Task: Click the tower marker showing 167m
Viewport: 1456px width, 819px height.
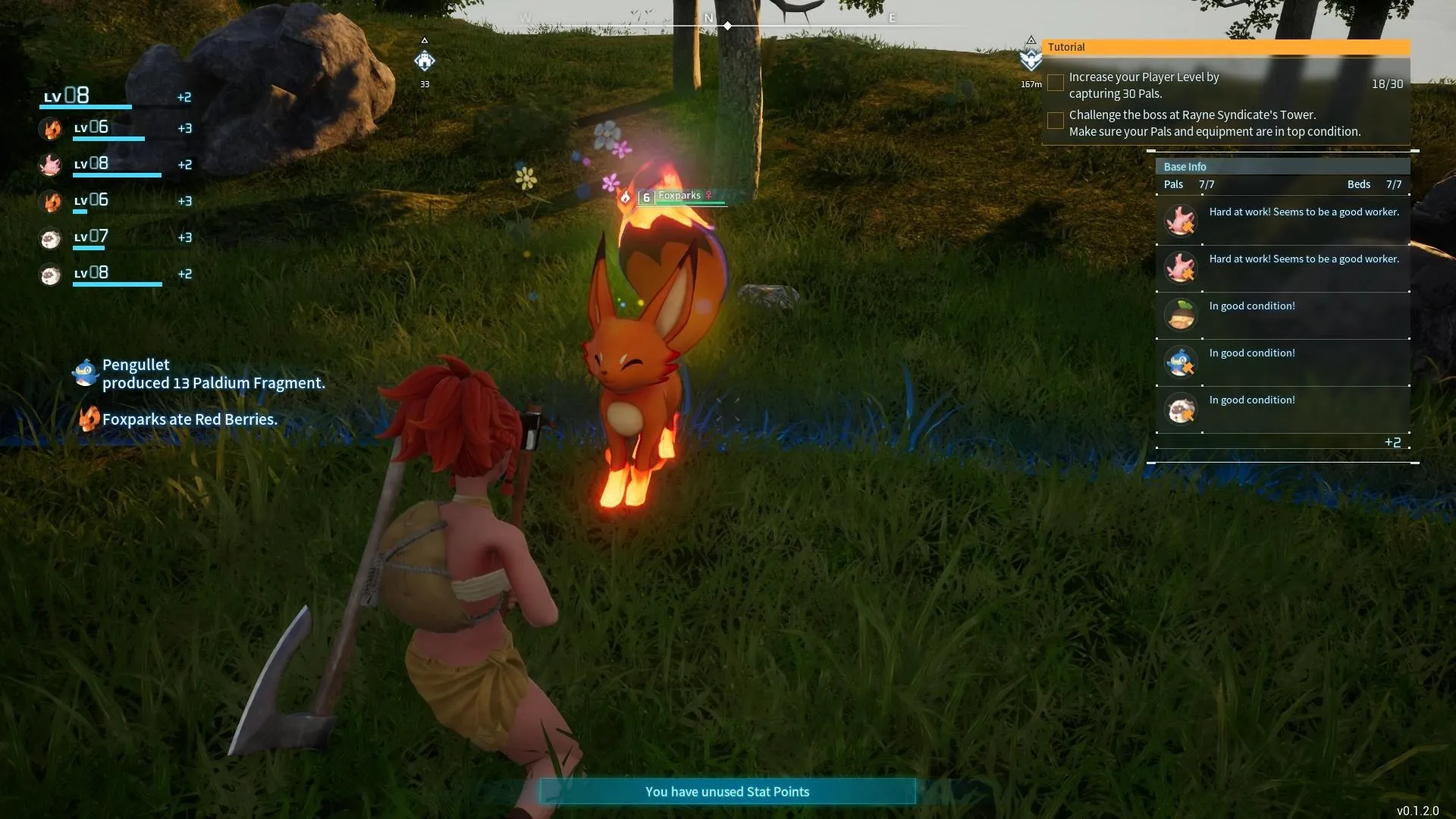Action: tap(1031, 59)
